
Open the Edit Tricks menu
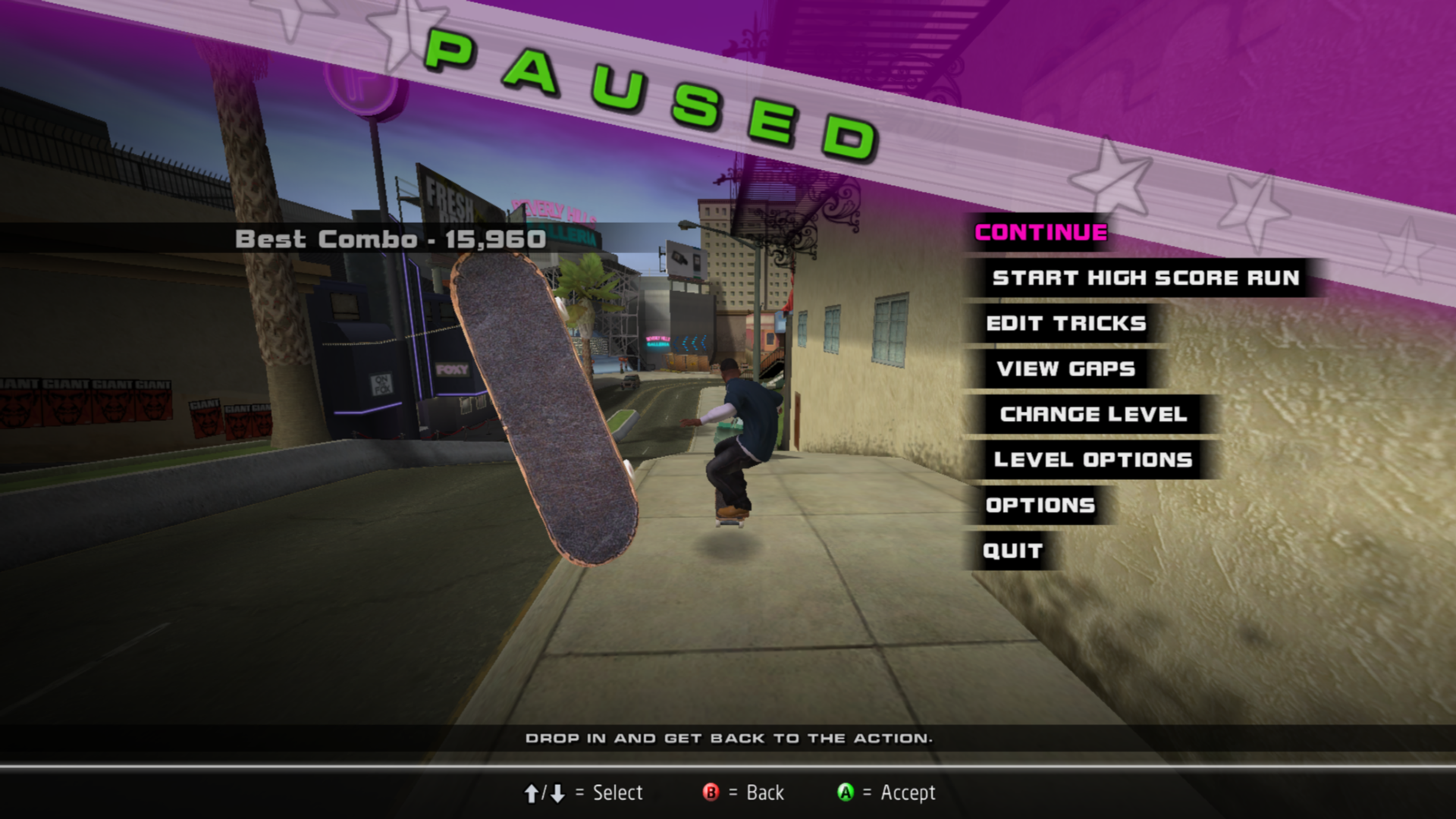(x=1065, y=324)
